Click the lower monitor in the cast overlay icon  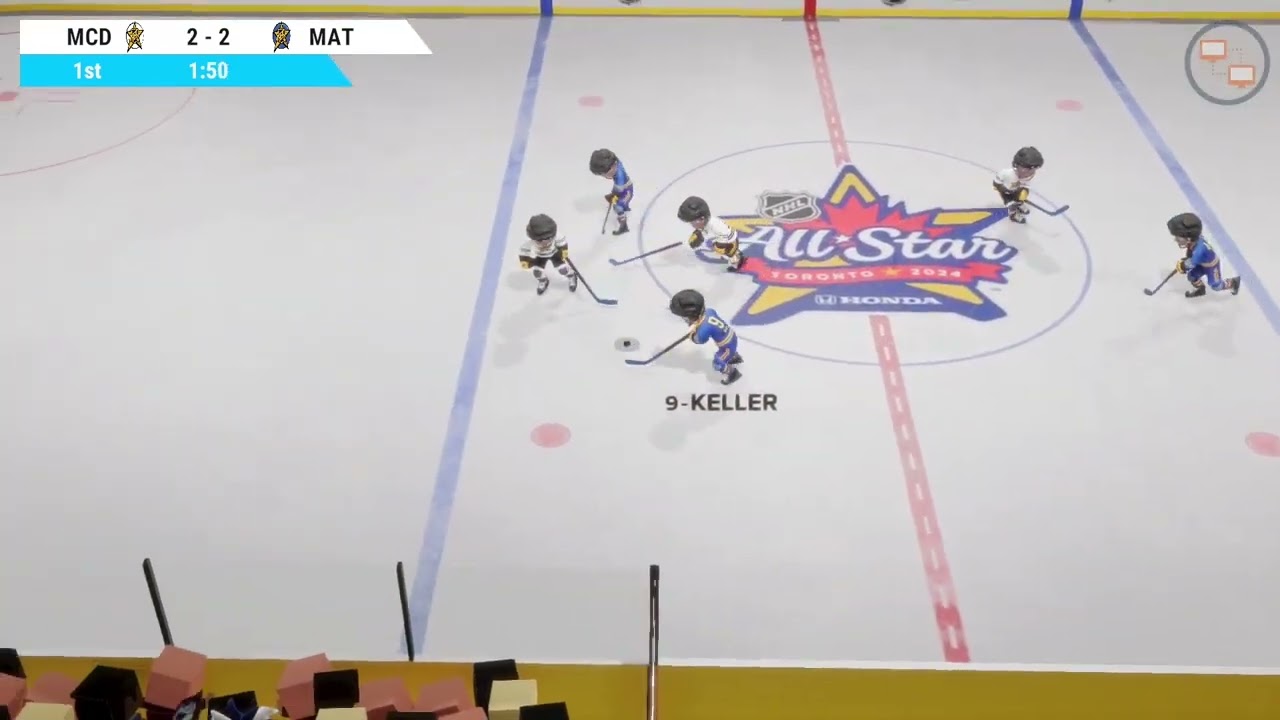click(x=1241, y=73)
